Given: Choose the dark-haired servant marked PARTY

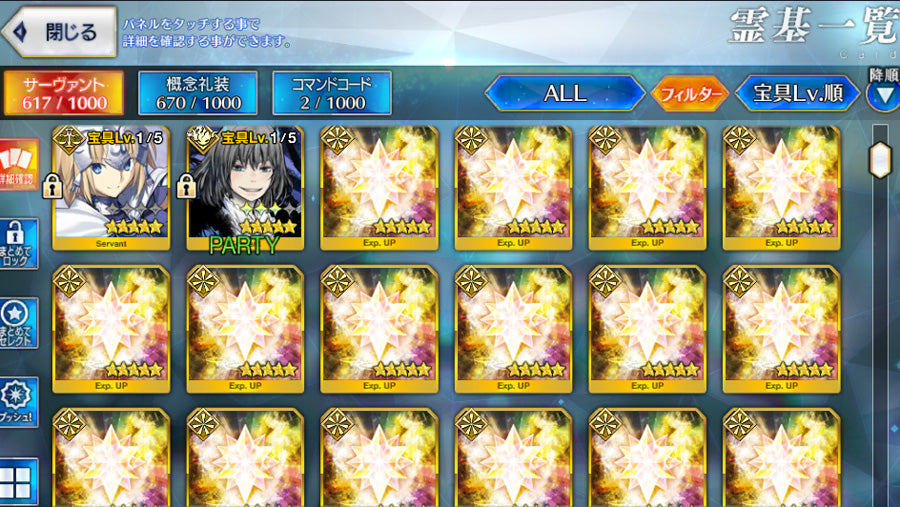Looking at the screenshot, I should pos(245,183).
